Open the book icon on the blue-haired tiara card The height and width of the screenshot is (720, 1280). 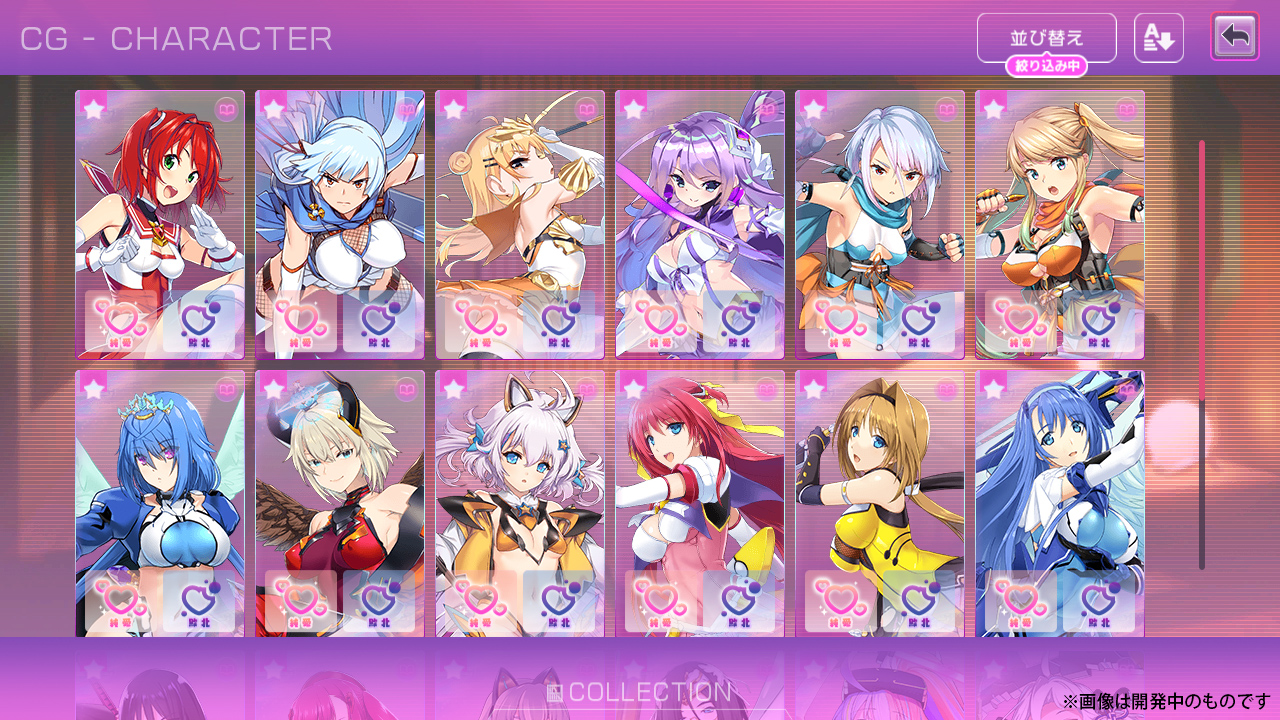click(x=226, y=389)
